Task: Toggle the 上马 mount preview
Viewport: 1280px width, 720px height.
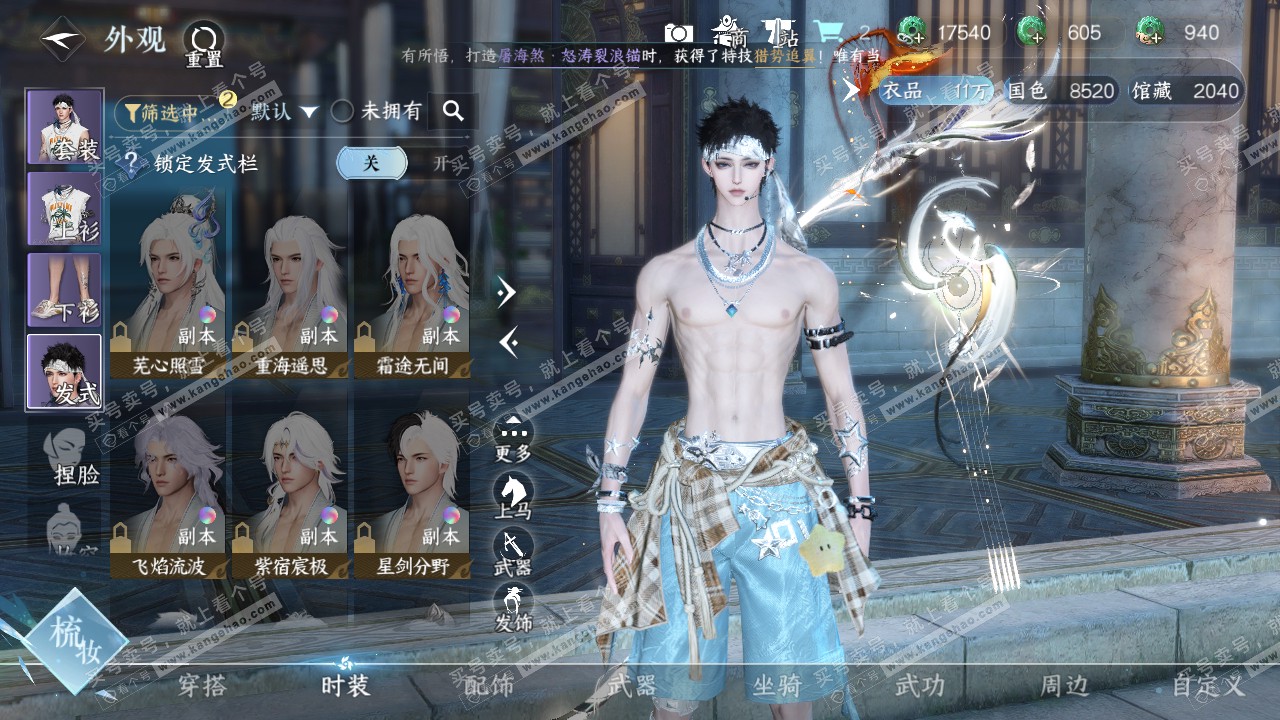Action: (513, 497)
